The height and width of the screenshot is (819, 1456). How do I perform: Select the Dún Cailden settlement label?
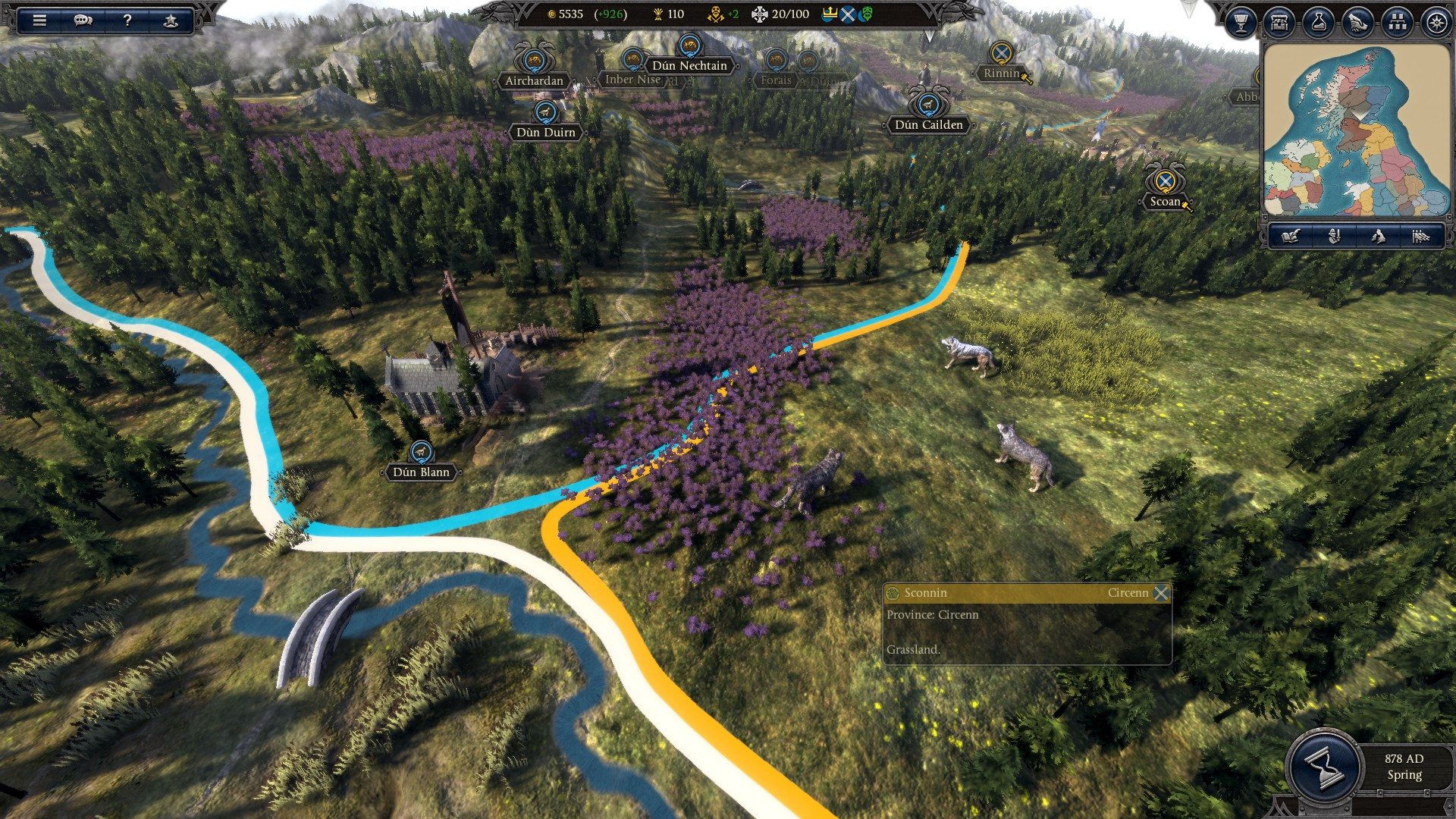[928, 124]
